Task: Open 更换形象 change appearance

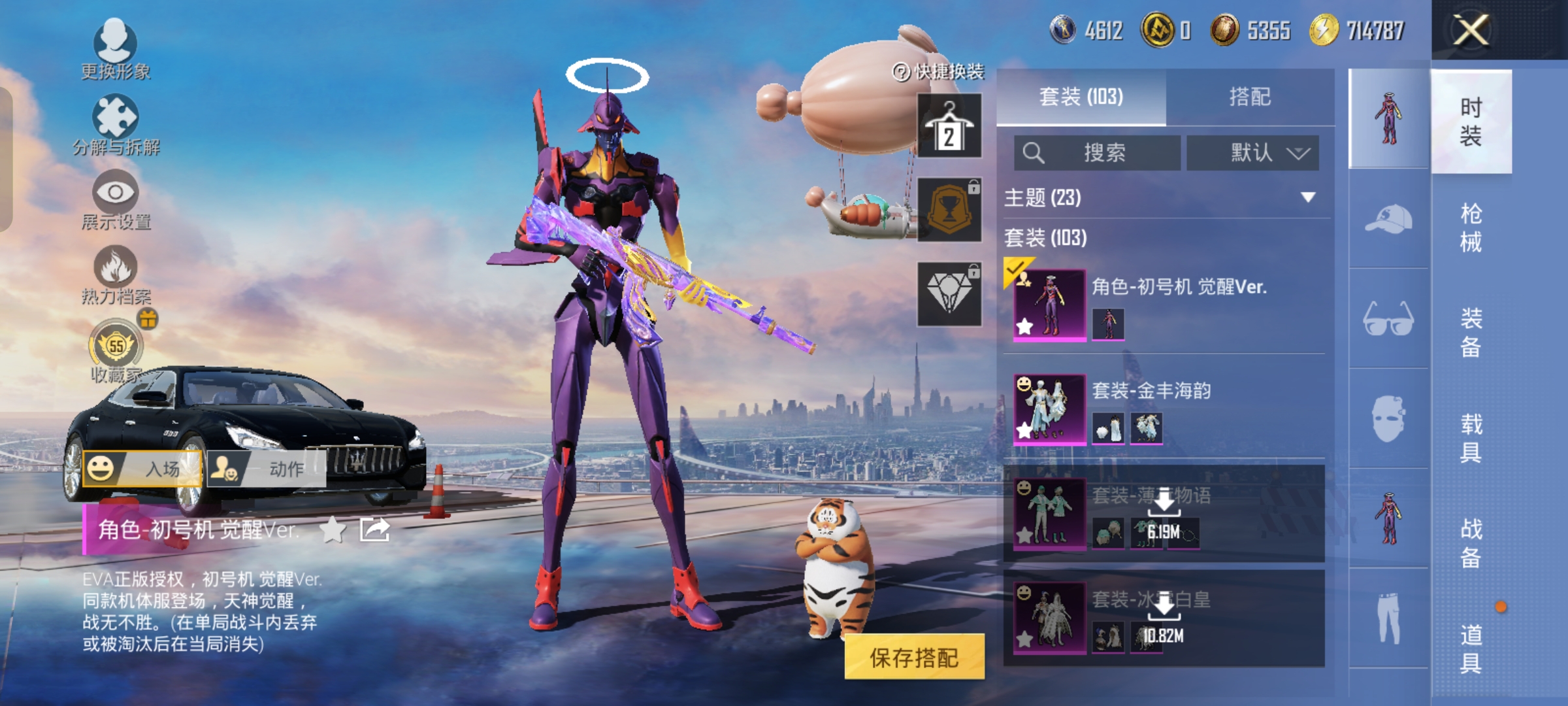Action: point(116,49)
